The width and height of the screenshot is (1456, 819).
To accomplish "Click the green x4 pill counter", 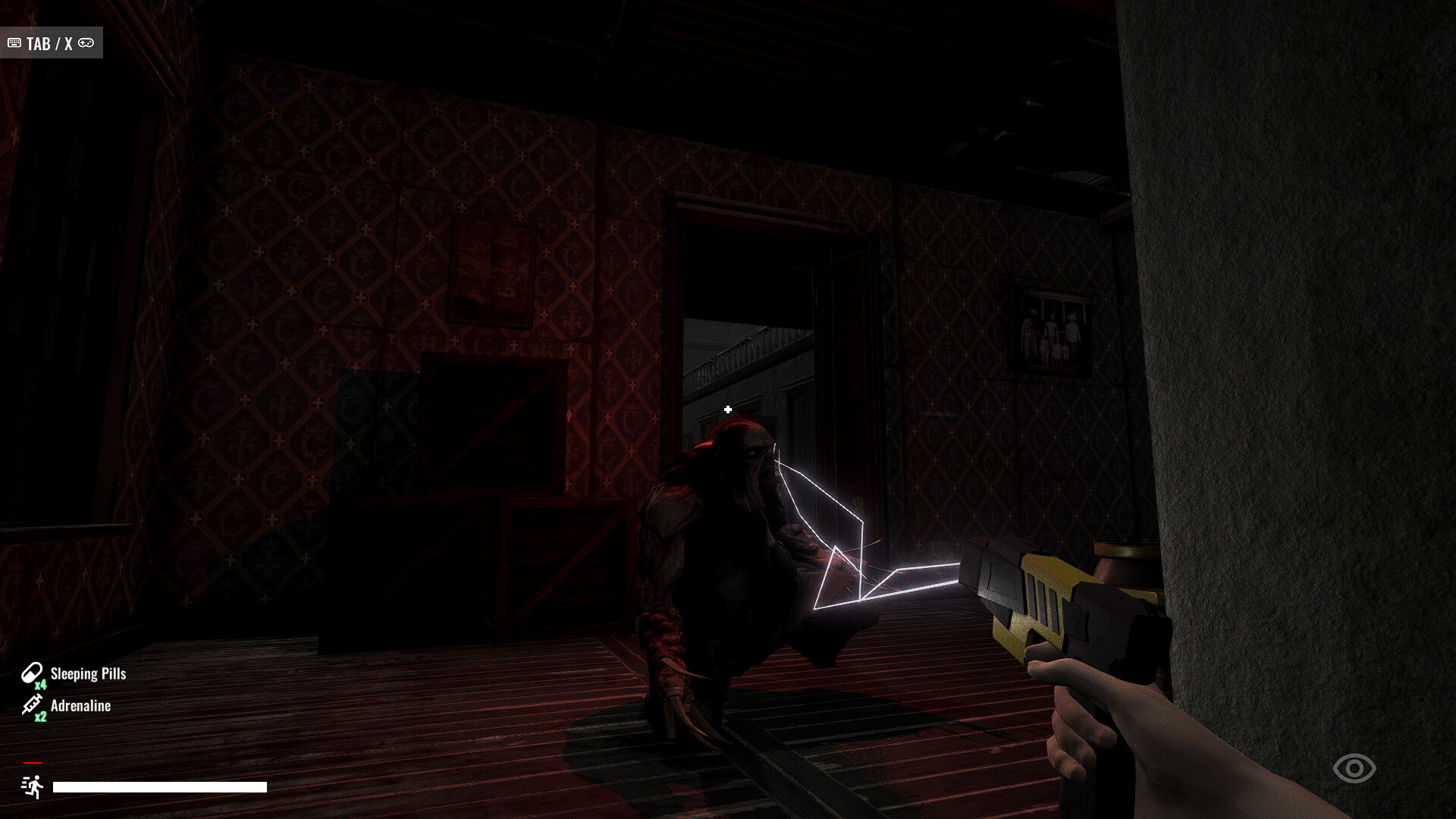I will click(x=39, y=685).
